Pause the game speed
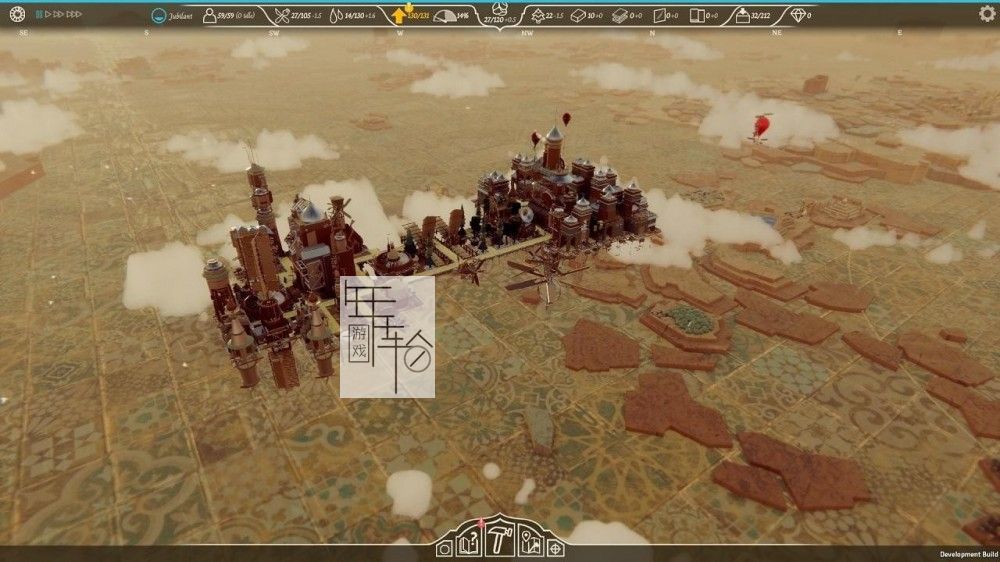 coord(39,15)
